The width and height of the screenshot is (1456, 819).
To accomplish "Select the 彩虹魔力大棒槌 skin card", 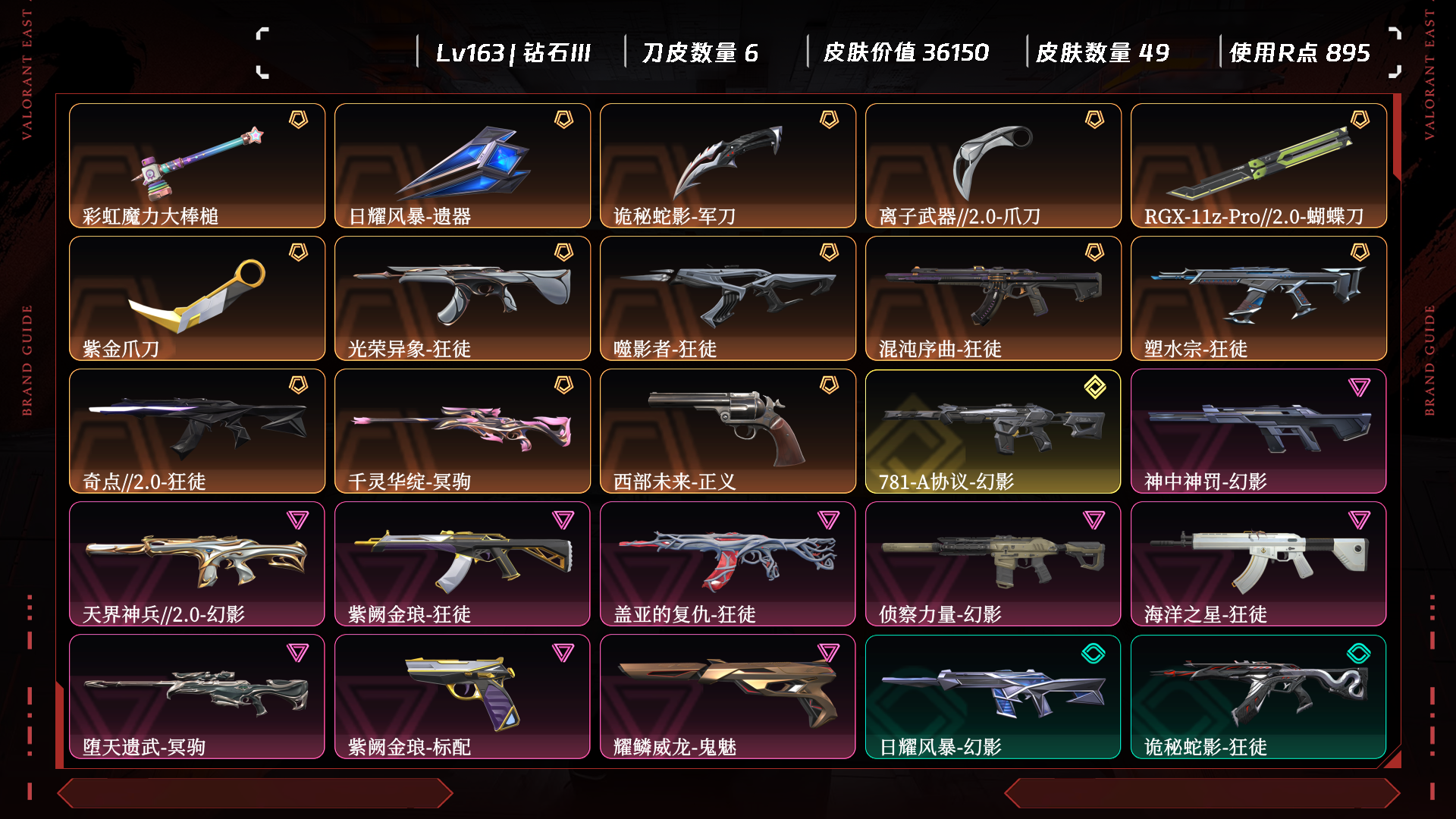I will (x=197, y=166).
